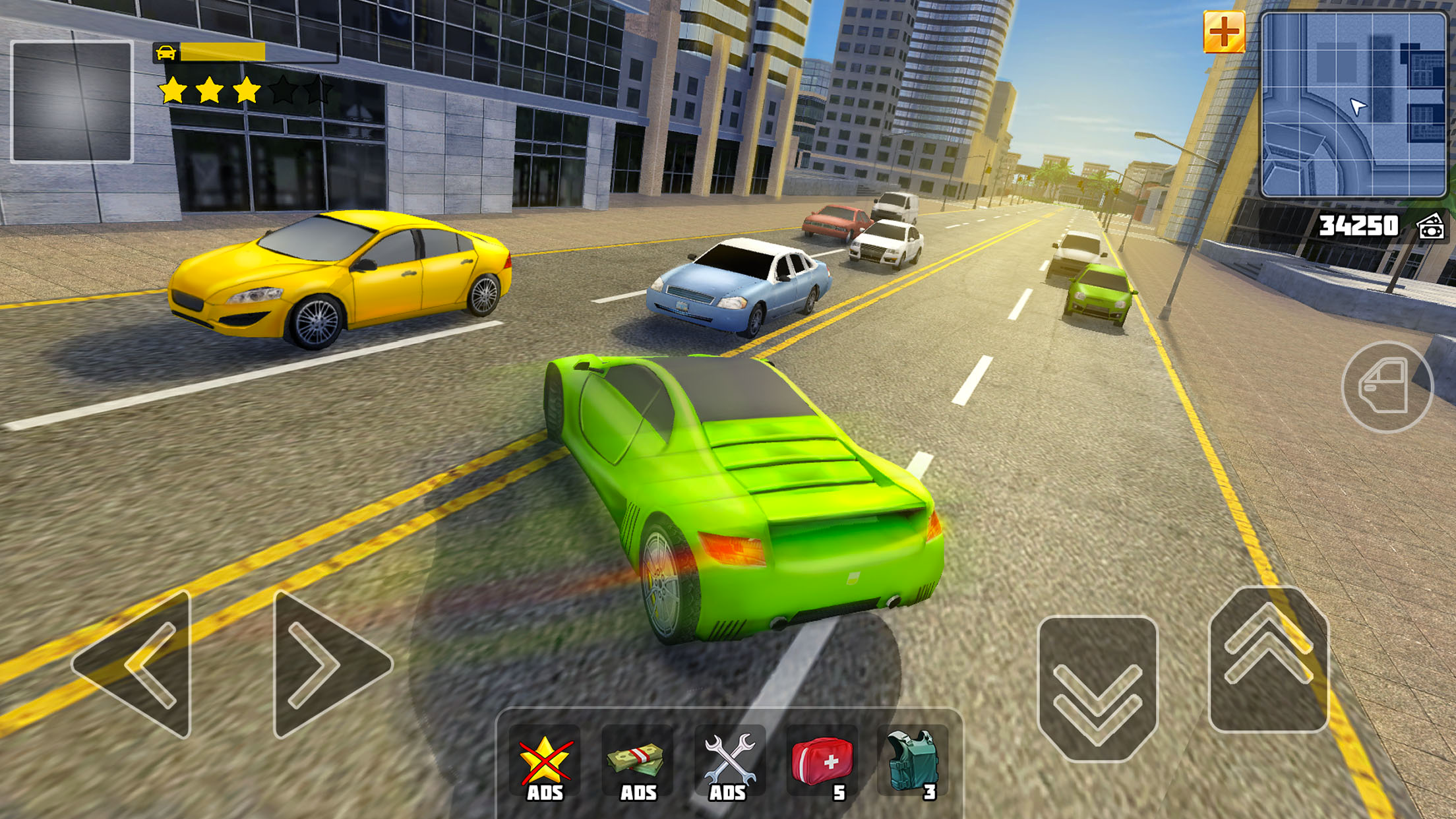
Task: Open the city minimap
Action: tap(1353, 106)
